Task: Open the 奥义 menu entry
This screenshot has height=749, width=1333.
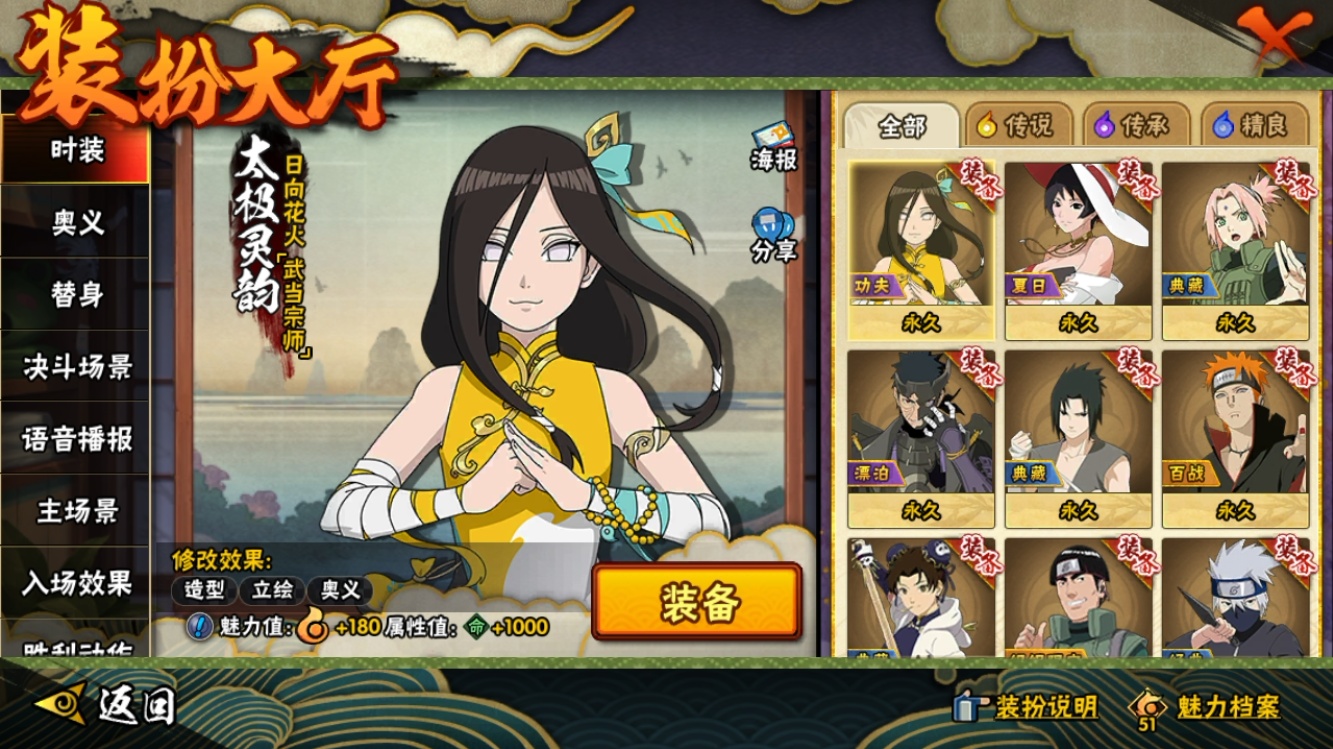Action: click(x=76, y=223)
